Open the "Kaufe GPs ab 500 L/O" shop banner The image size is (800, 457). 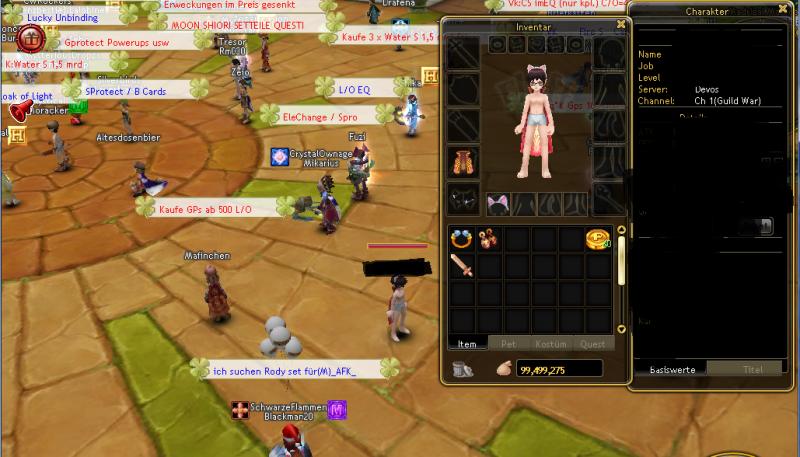pyautogui.click(x=206, y=209)
